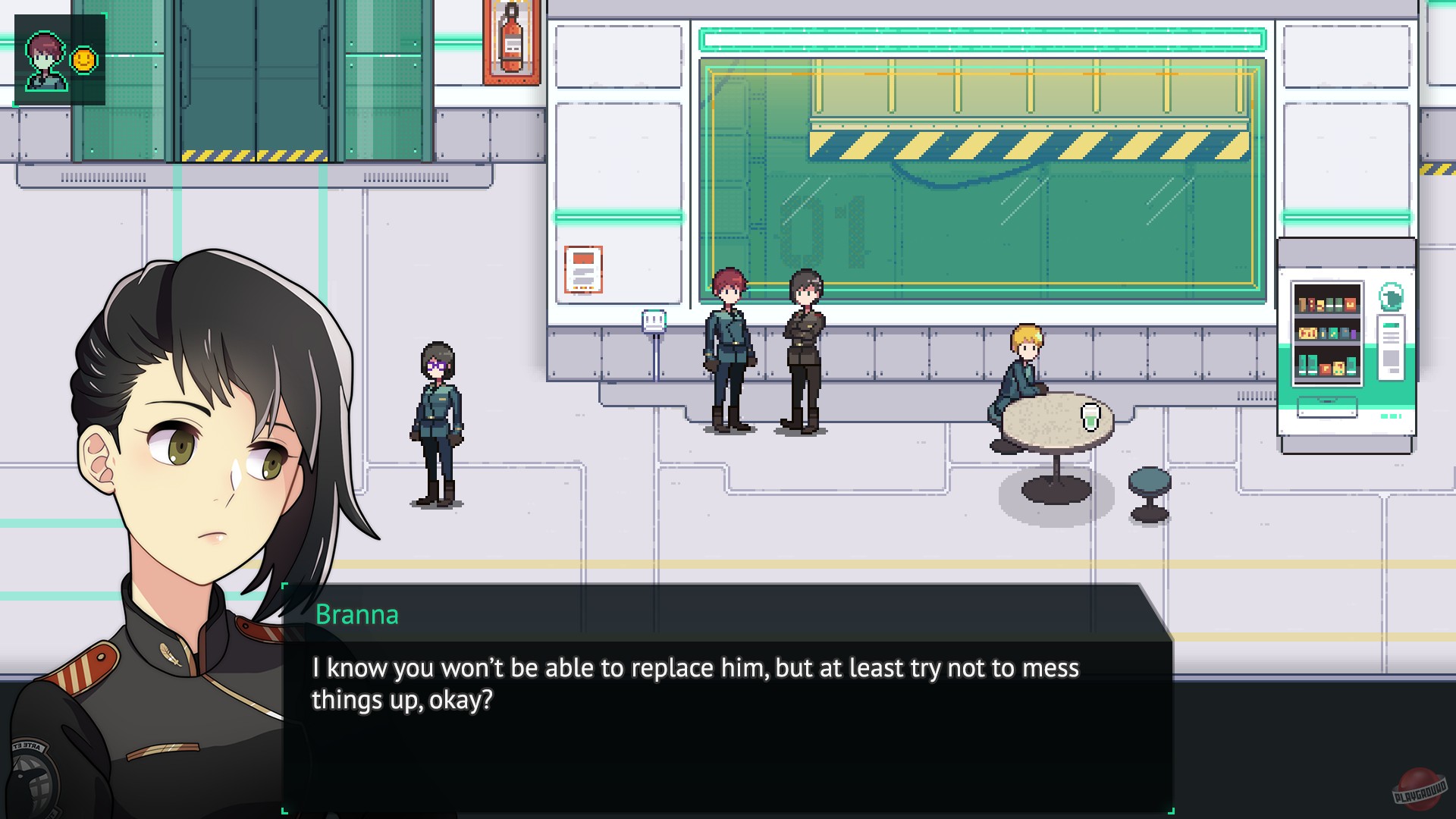
Task: Select the fire extinguisher on the wall
Action: [511, 42]
